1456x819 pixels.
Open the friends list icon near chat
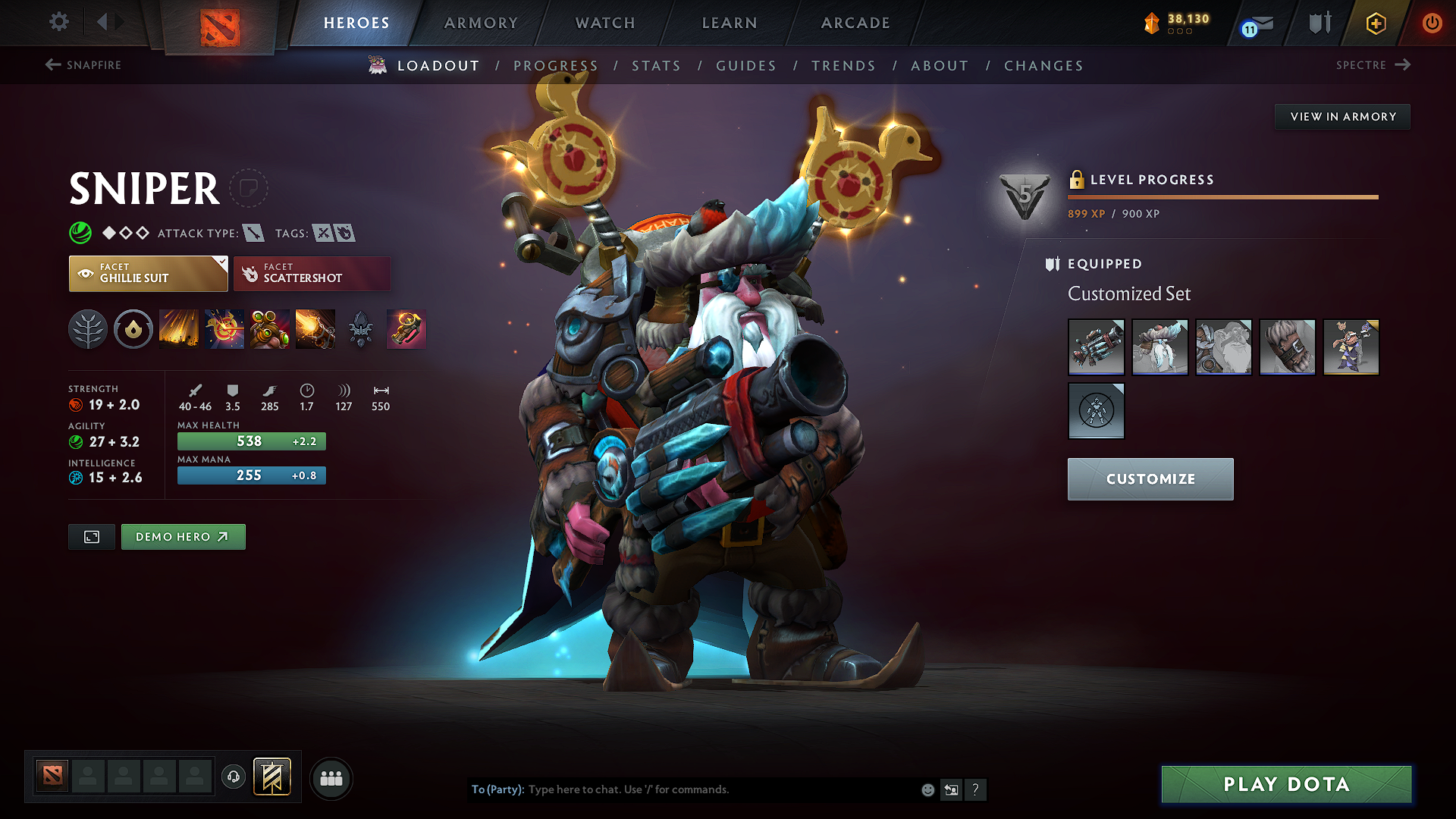pyautogui.click(x=331, y=778)
